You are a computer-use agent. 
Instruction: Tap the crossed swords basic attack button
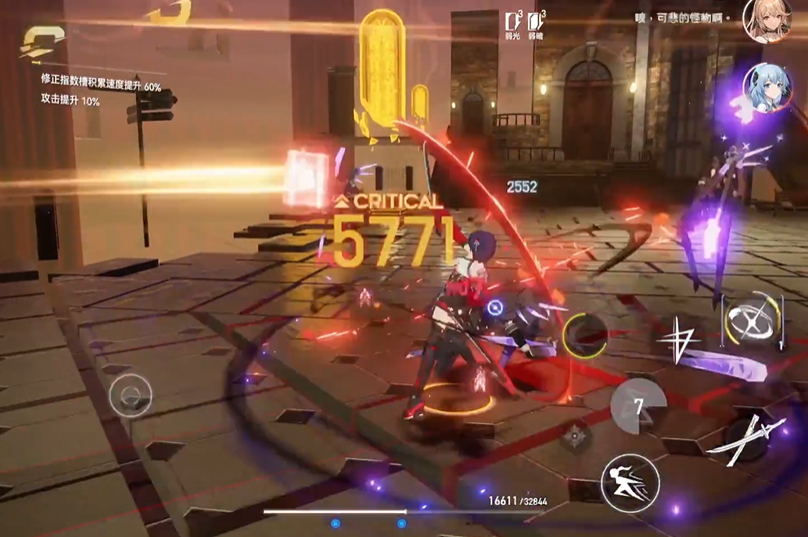point(746,436)
